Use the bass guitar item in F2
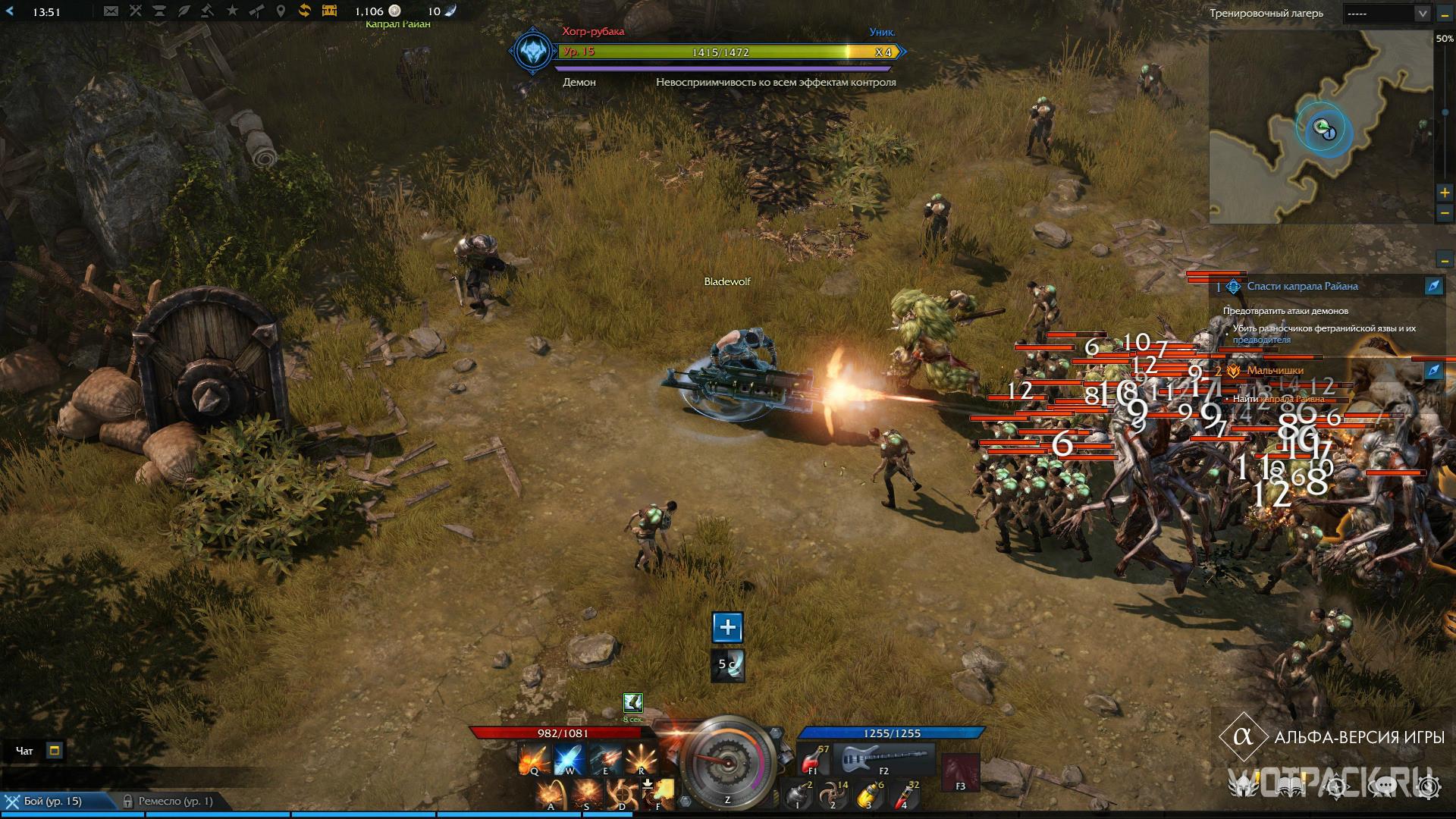The height and width of the screenshot is (819, 1456). click(883, 757)
